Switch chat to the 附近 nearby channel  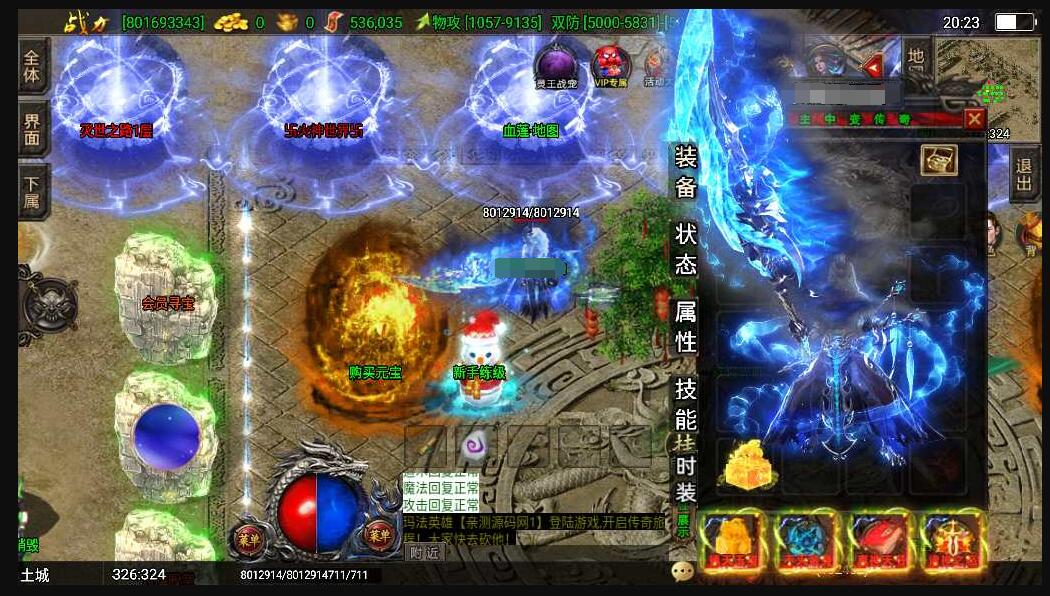424,552
